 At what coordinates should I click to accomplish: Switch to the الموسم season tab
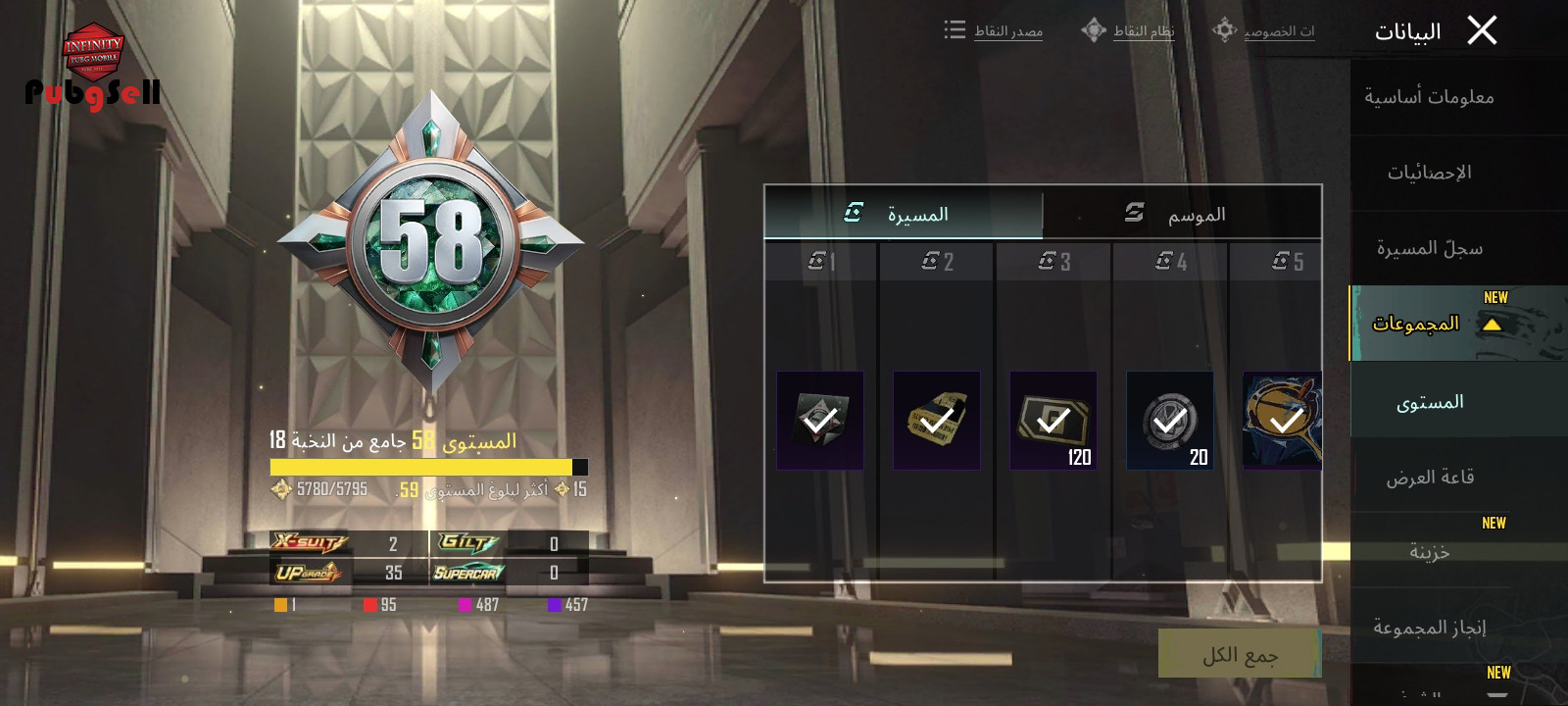[x=1181, y=213]
